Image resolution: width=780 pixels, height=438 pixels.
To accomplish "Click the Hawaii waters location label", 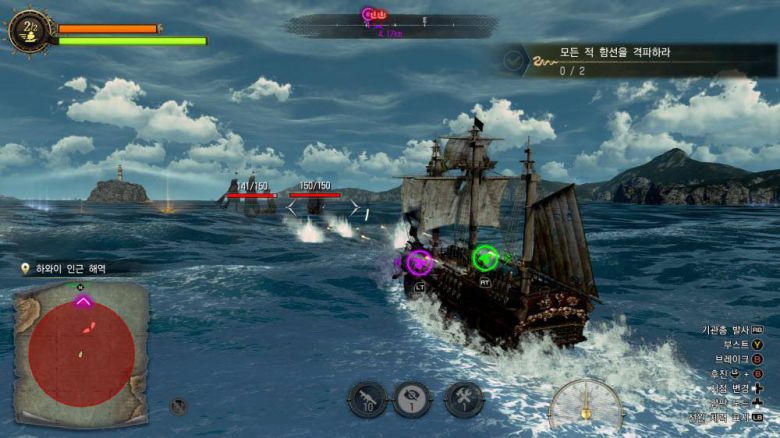I will [68, 268].
